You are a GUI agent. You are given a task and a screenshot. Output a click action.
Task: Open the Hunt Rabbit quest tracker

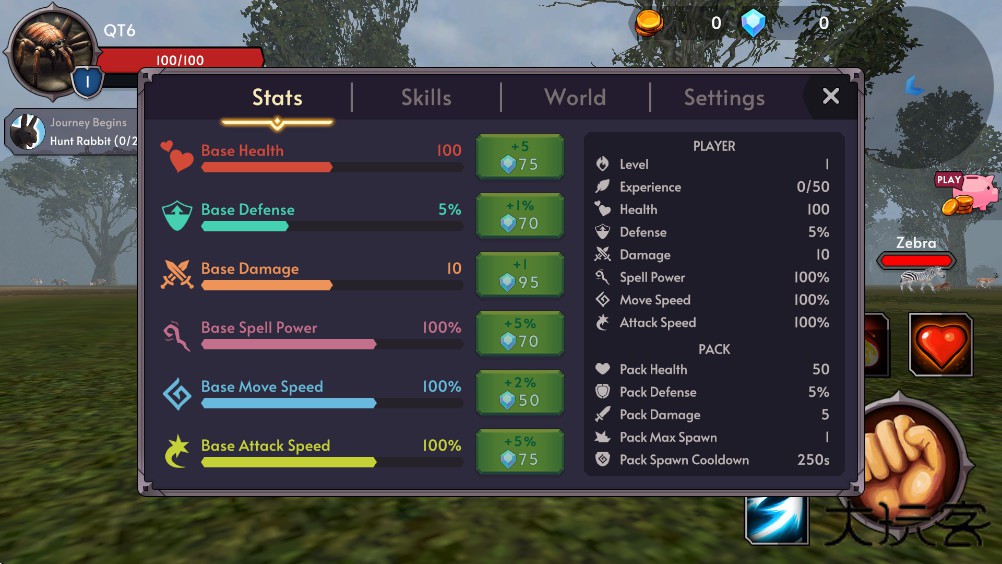click(72, 132)
